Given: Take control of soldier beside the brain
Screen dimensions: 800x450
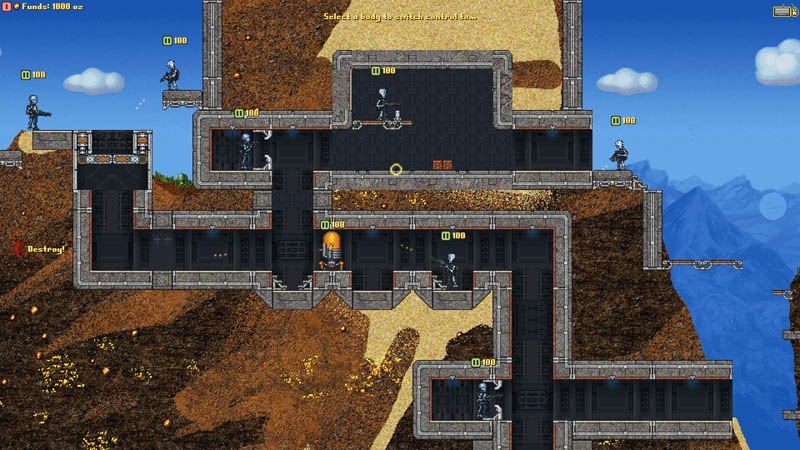Looking at the screenshot, I should (451, 269).
